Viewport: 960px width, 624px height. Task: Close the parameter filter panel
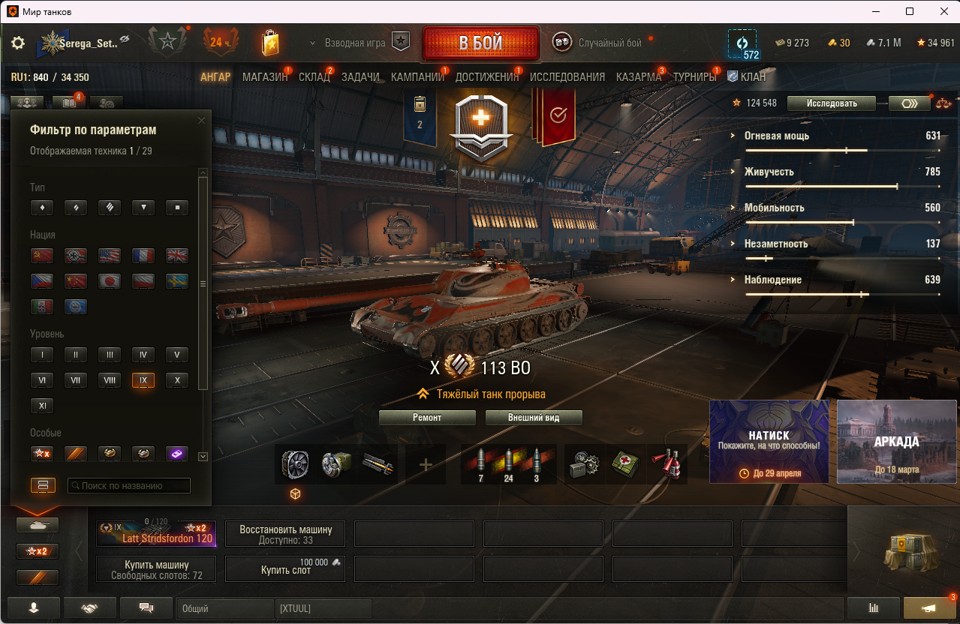point(201,121)
